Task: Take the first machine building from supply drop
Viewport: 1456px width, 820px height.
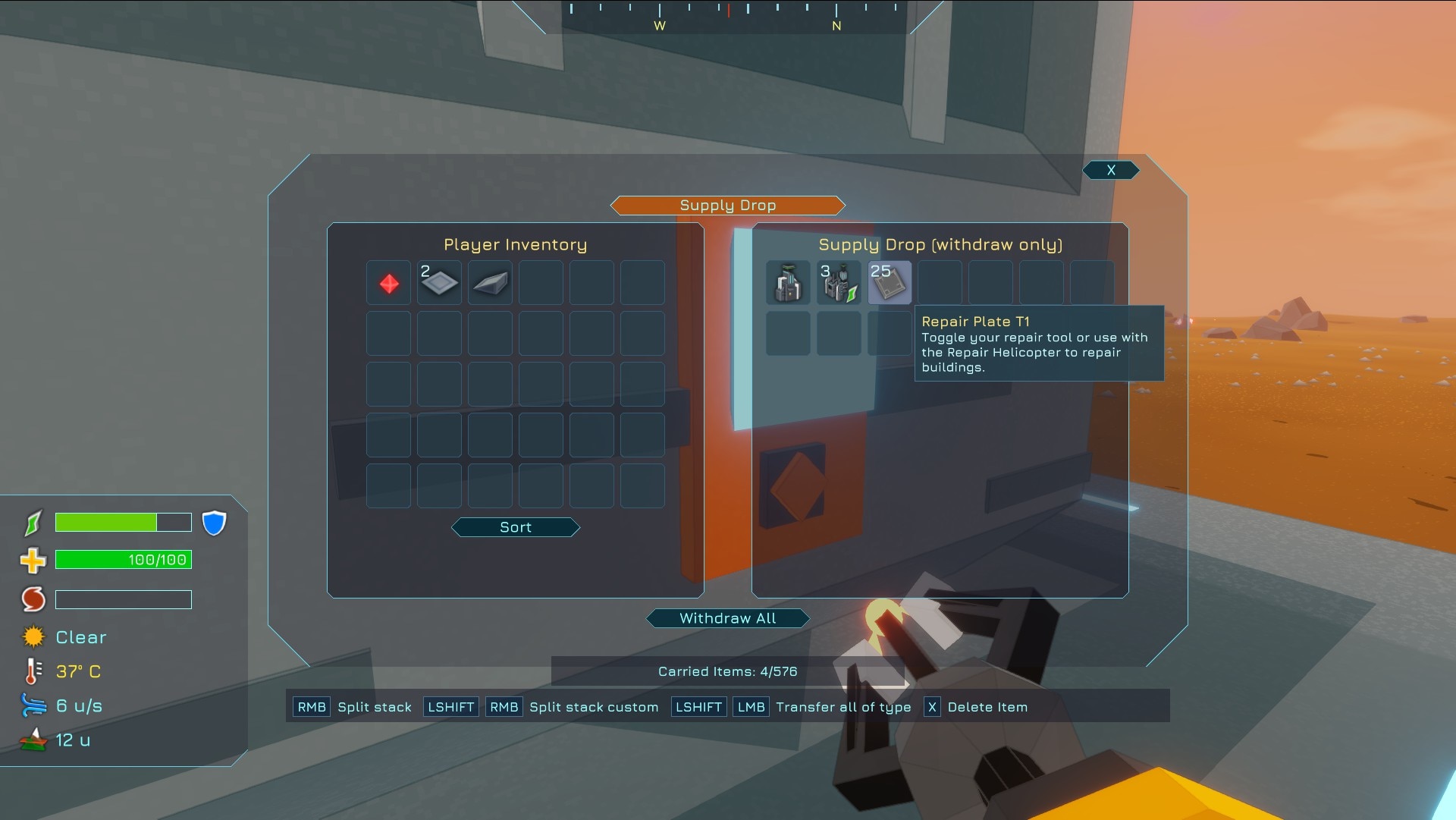Action: click(x=788, y=283)
